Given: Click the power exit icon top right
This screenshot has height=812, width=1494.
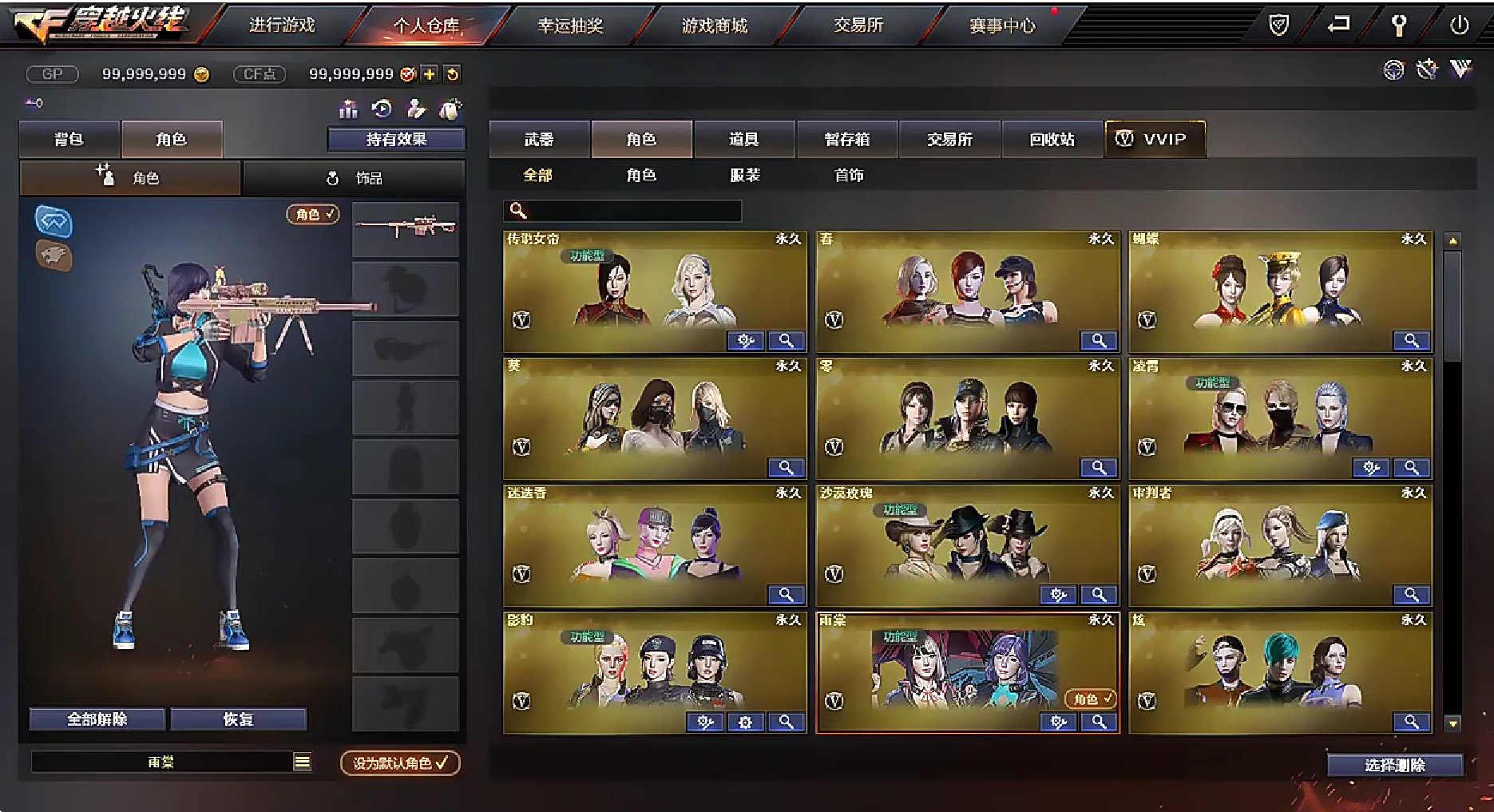Looking at the screenshot, I should pos(1460,25).
